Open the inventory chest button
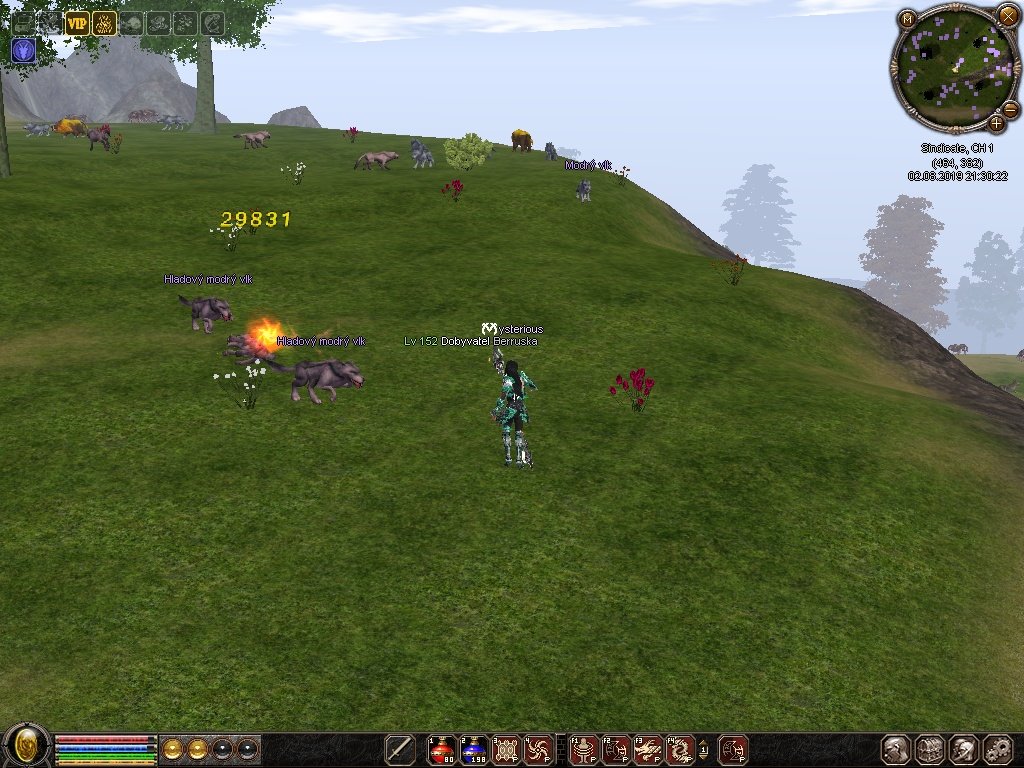This screenshot has width=1024, height=768. click(930, 750)
